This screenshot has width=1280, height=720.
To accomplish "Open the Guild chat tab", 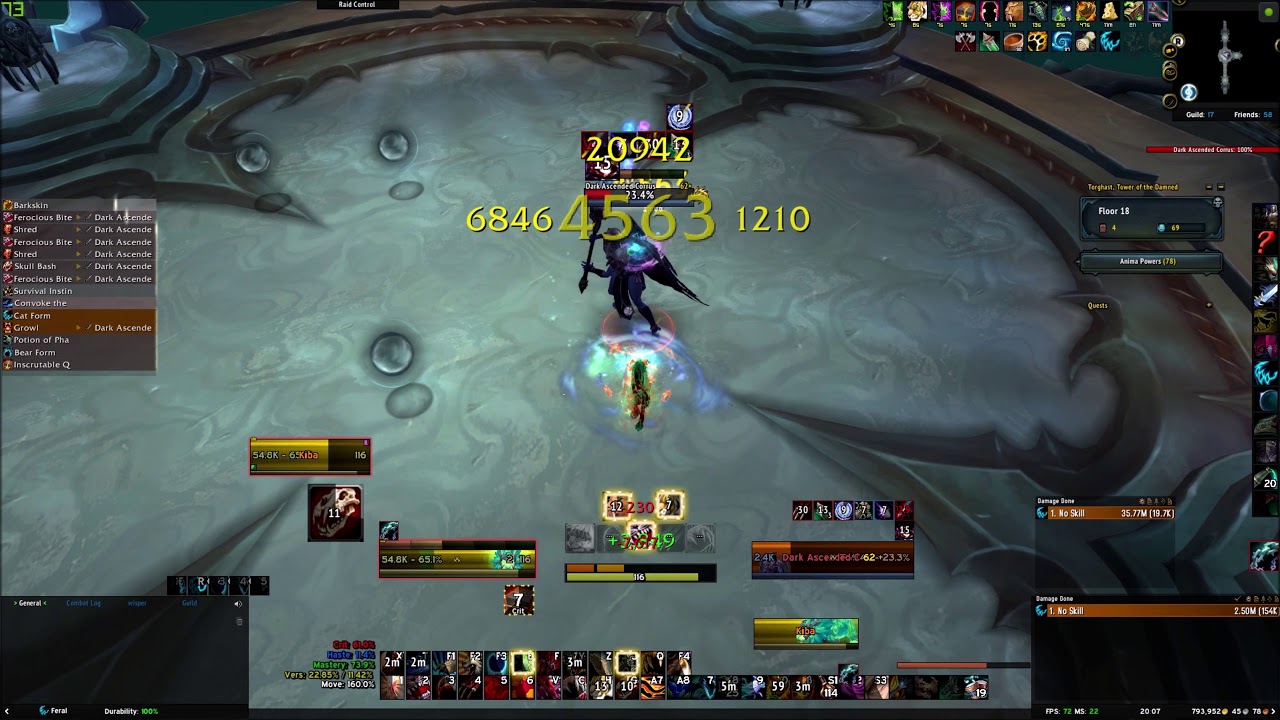I will (x=188, y=603).
